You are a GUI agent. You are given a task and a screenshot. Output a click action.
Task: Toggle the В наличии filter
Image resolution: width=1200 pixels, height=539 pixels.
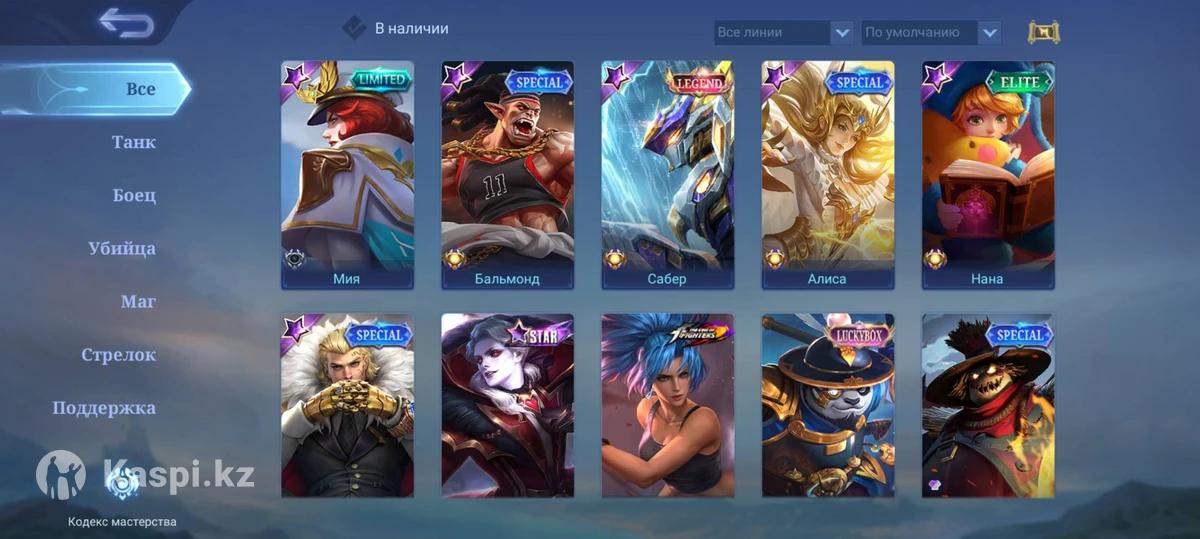click(355, 28)
